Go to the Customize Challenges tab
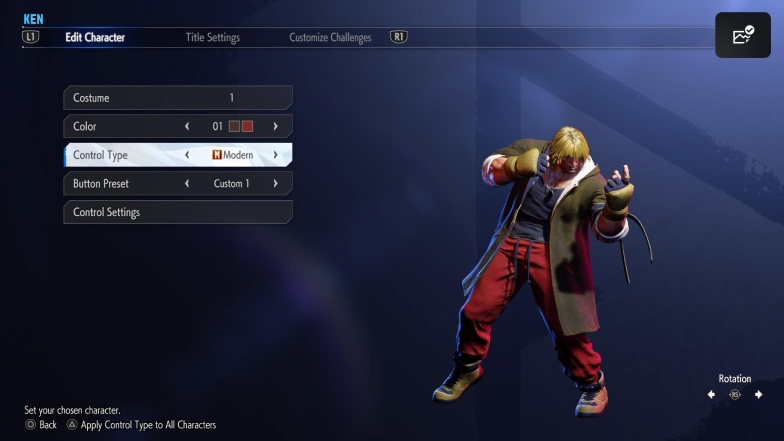The width and height of the screenshot is (784, 441). [330, 38]
